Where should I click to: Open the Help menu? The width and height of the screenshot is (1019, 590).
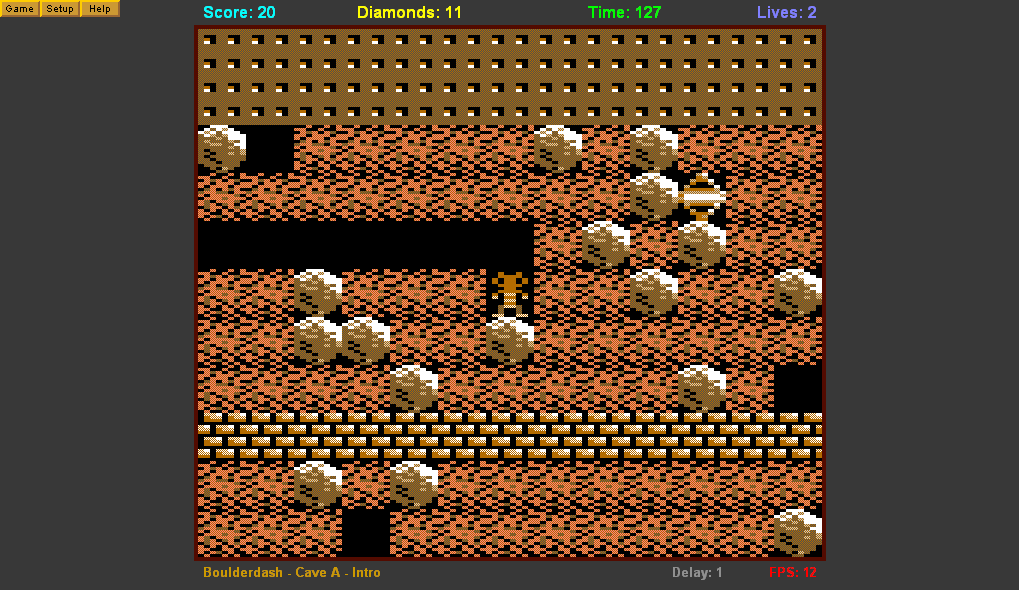pyautogui.click(x=99, y=9)
